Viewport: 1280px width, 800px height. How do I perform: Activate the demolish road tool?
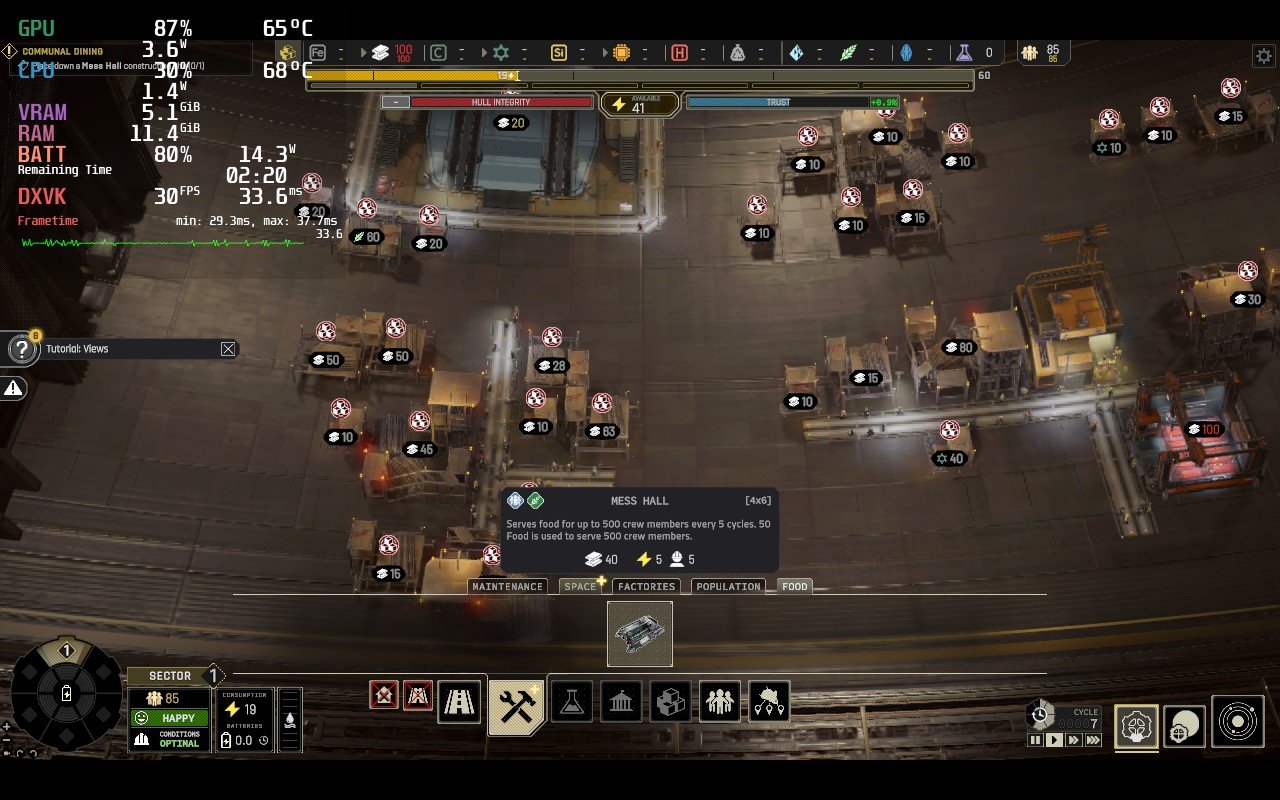(418, 695)
